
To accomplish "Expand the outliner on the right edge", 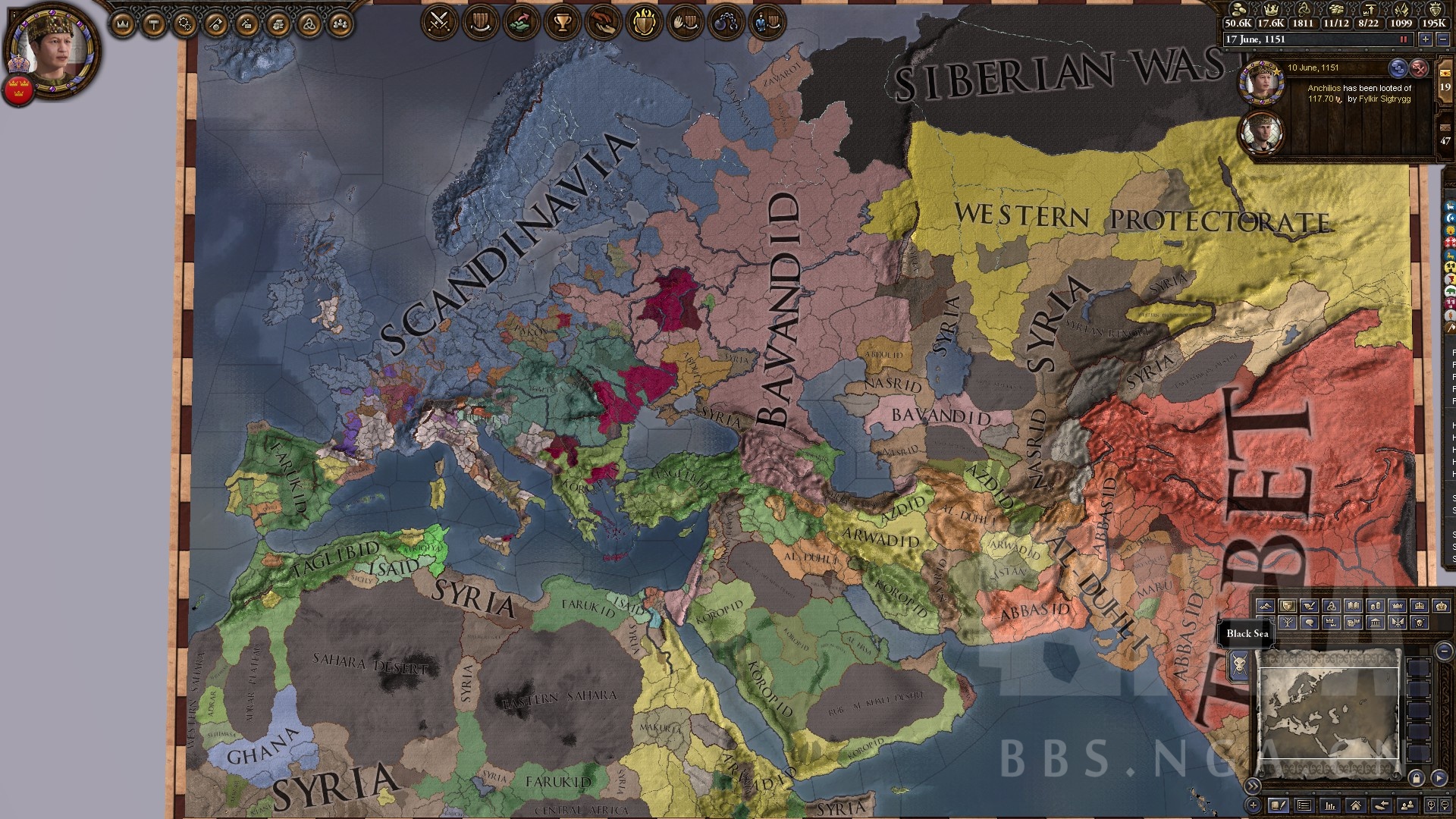I will [x=1254, y=786].
